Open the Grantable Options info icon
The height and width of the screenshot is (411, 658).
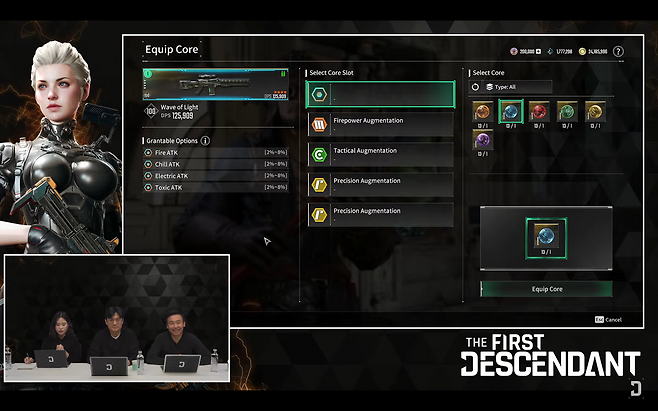[x=206, y=141]
